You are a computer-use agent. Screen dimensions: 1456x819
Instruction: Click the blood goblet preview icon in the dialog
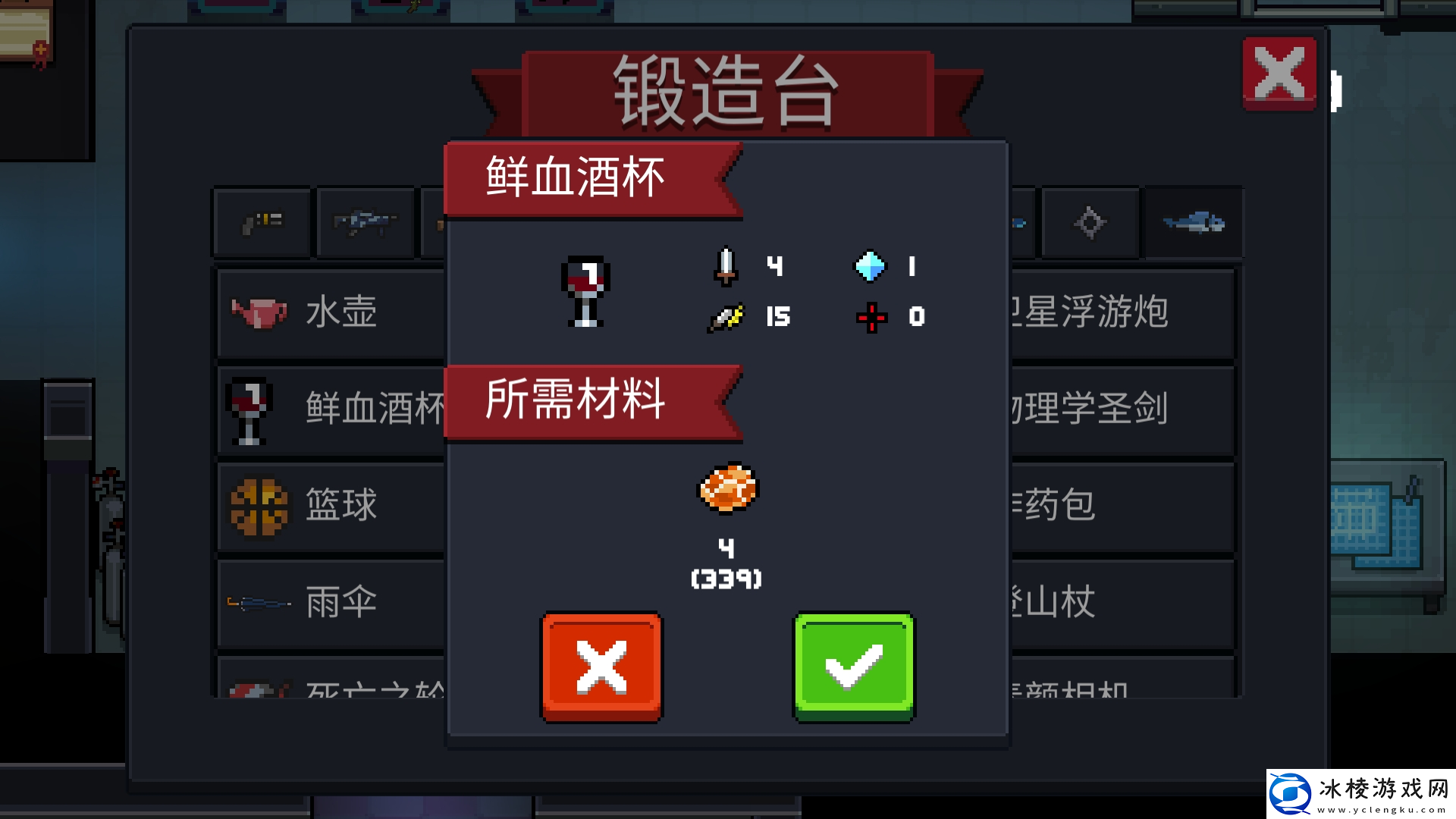coord(582,292)
